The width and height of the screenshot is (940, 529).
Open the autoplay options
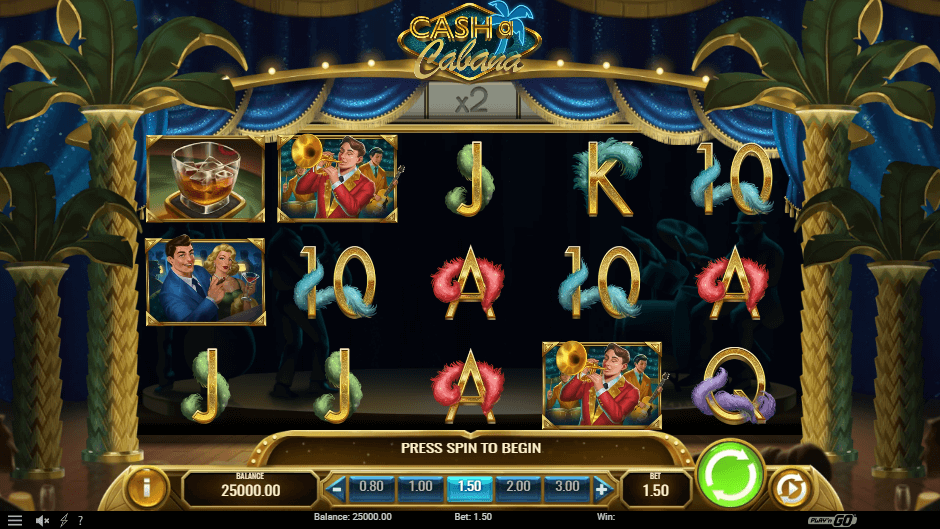(789, 489)
